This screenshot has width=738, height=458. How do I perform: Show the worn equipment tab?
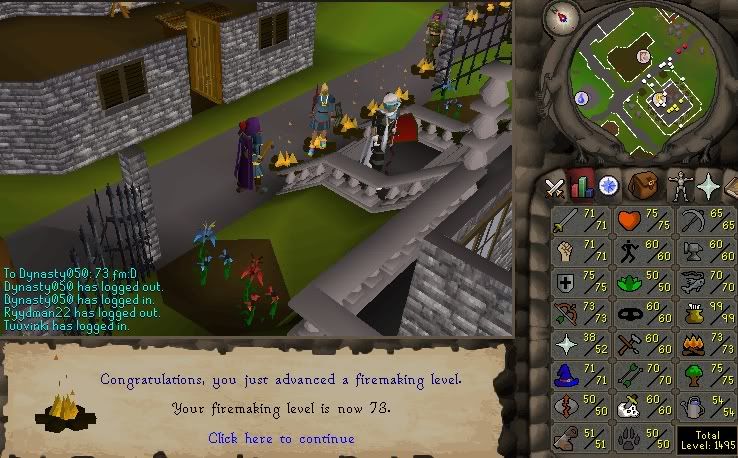point(680,187)
